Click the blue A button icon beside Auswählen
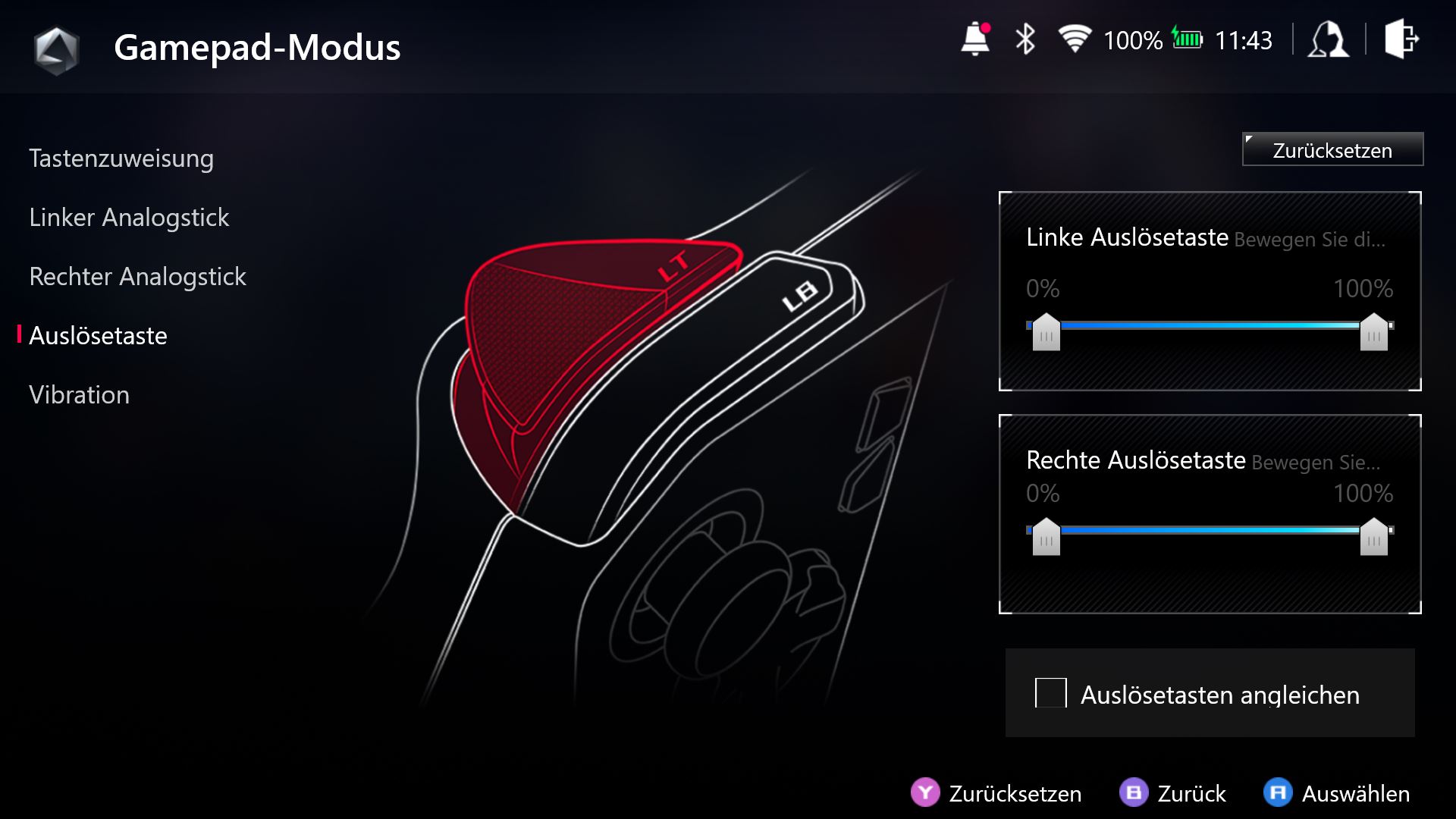Image resolution: width=1456 pixels, height=819 pixels. coord(1280,794)
